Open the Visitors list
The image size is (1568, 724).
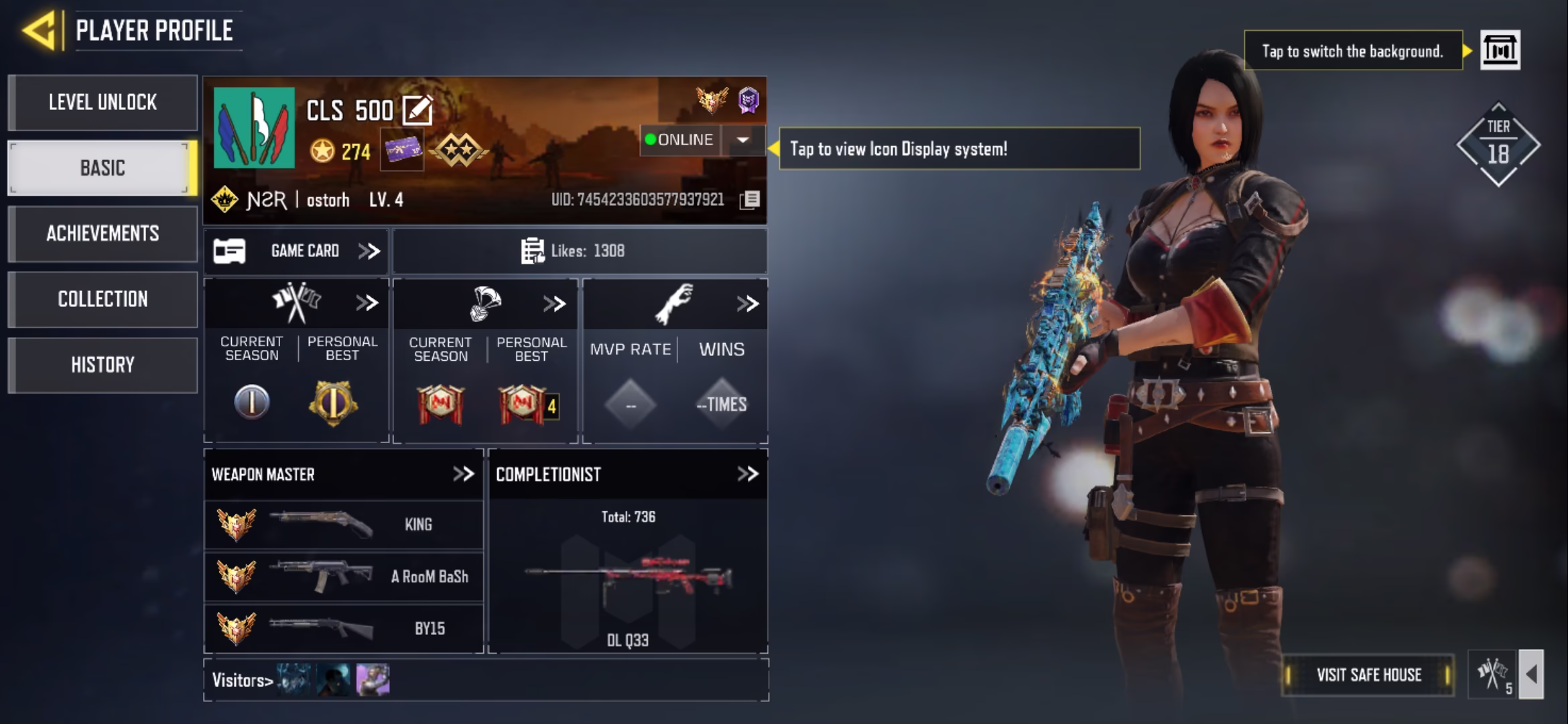tap(243, 680)
